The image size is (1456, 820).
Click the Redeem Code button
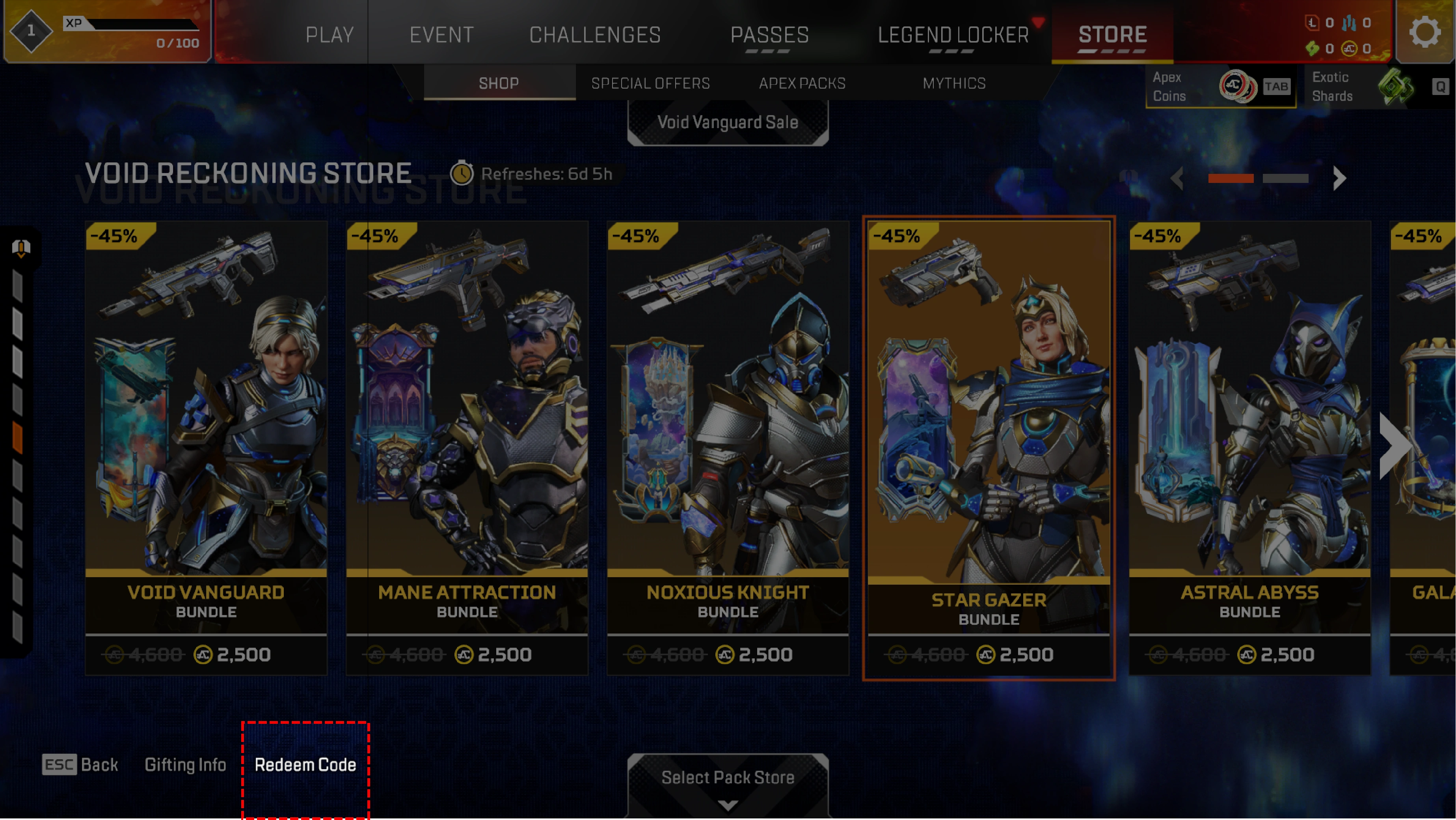click(305, 764)
